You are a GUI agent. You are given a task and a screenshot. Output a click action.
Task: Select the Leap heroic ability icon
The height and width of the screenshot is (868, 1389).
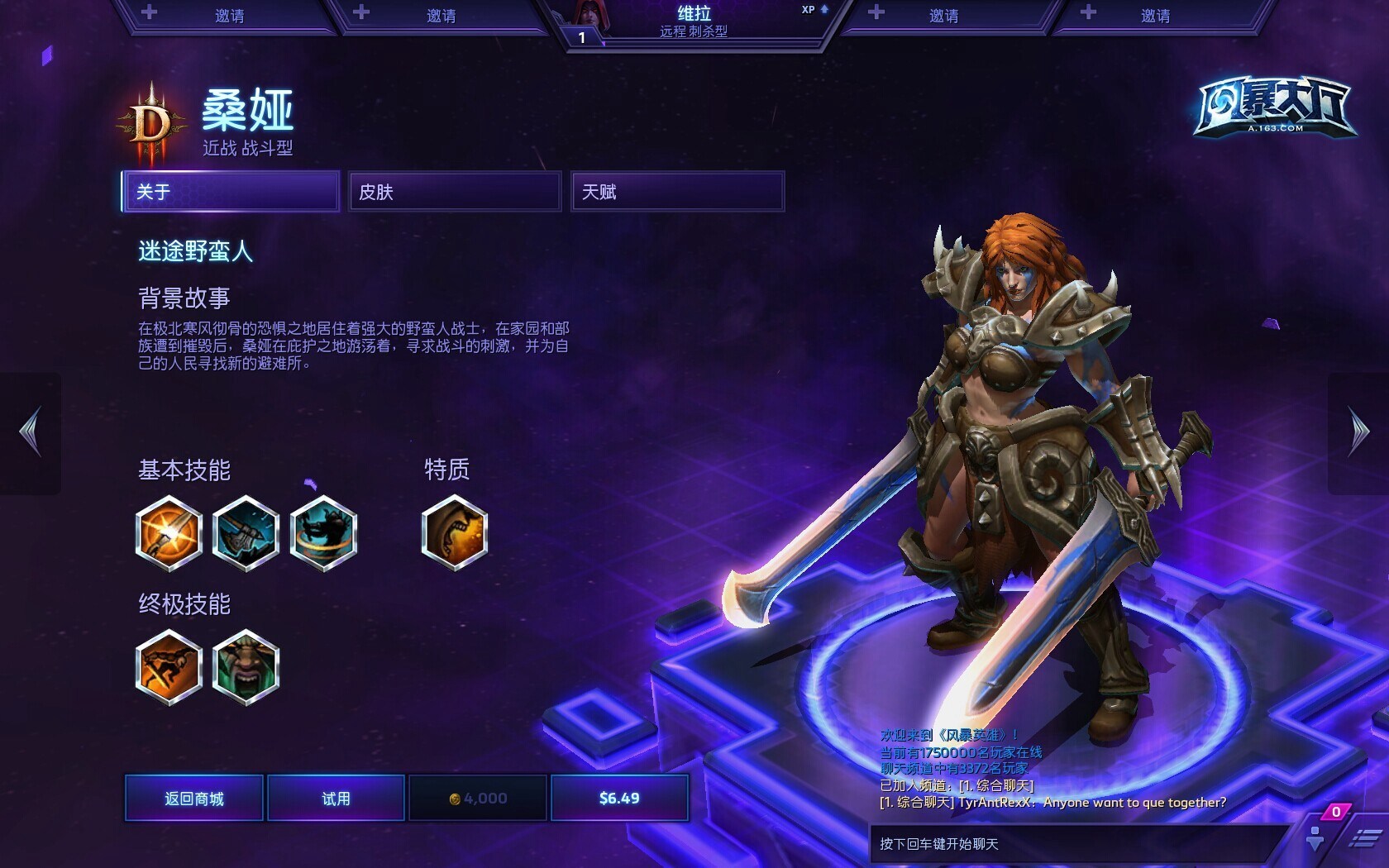coord(169,667)
